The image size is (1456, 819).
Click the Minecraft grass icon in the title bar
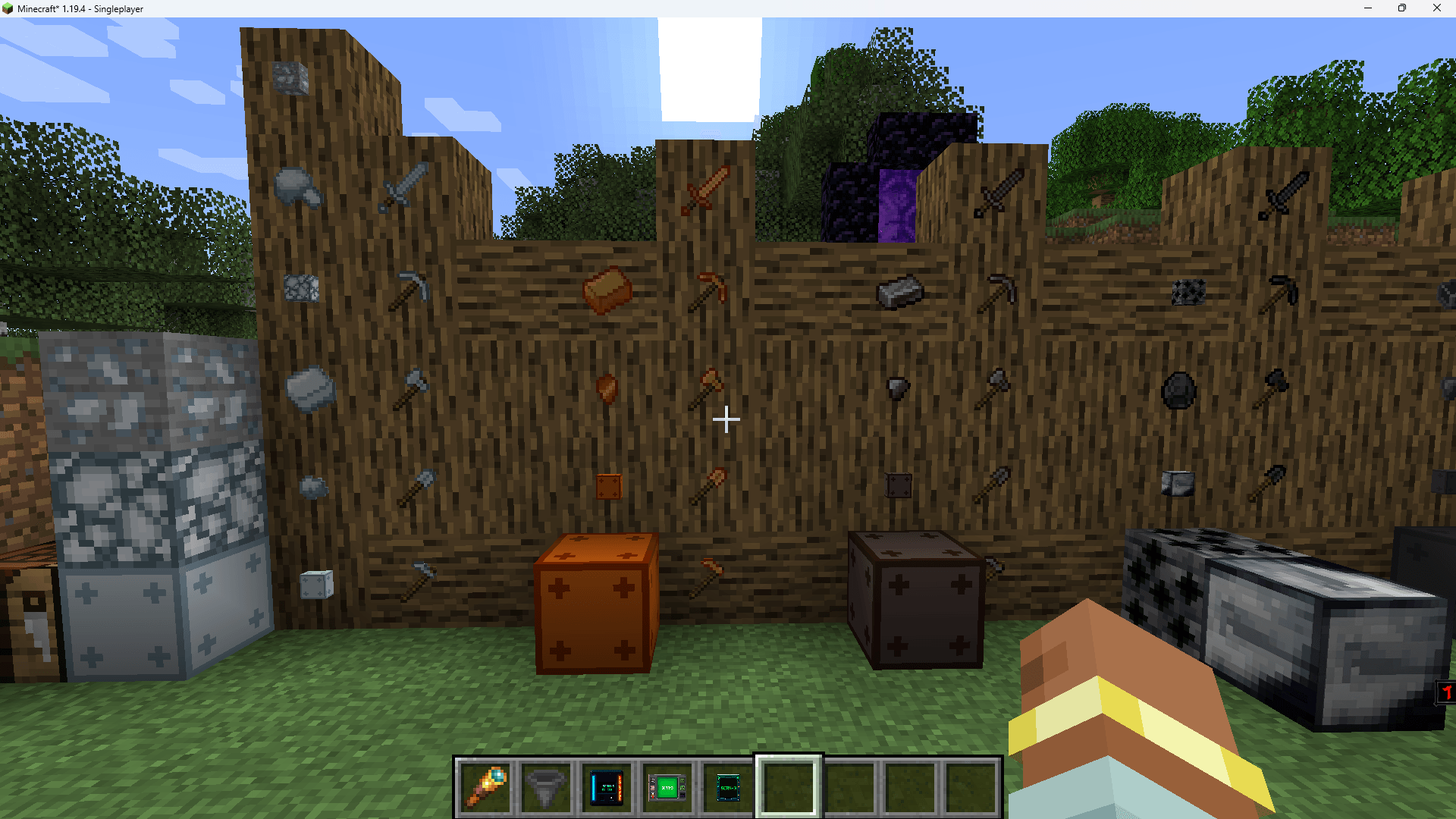click(x=9, y=8)
